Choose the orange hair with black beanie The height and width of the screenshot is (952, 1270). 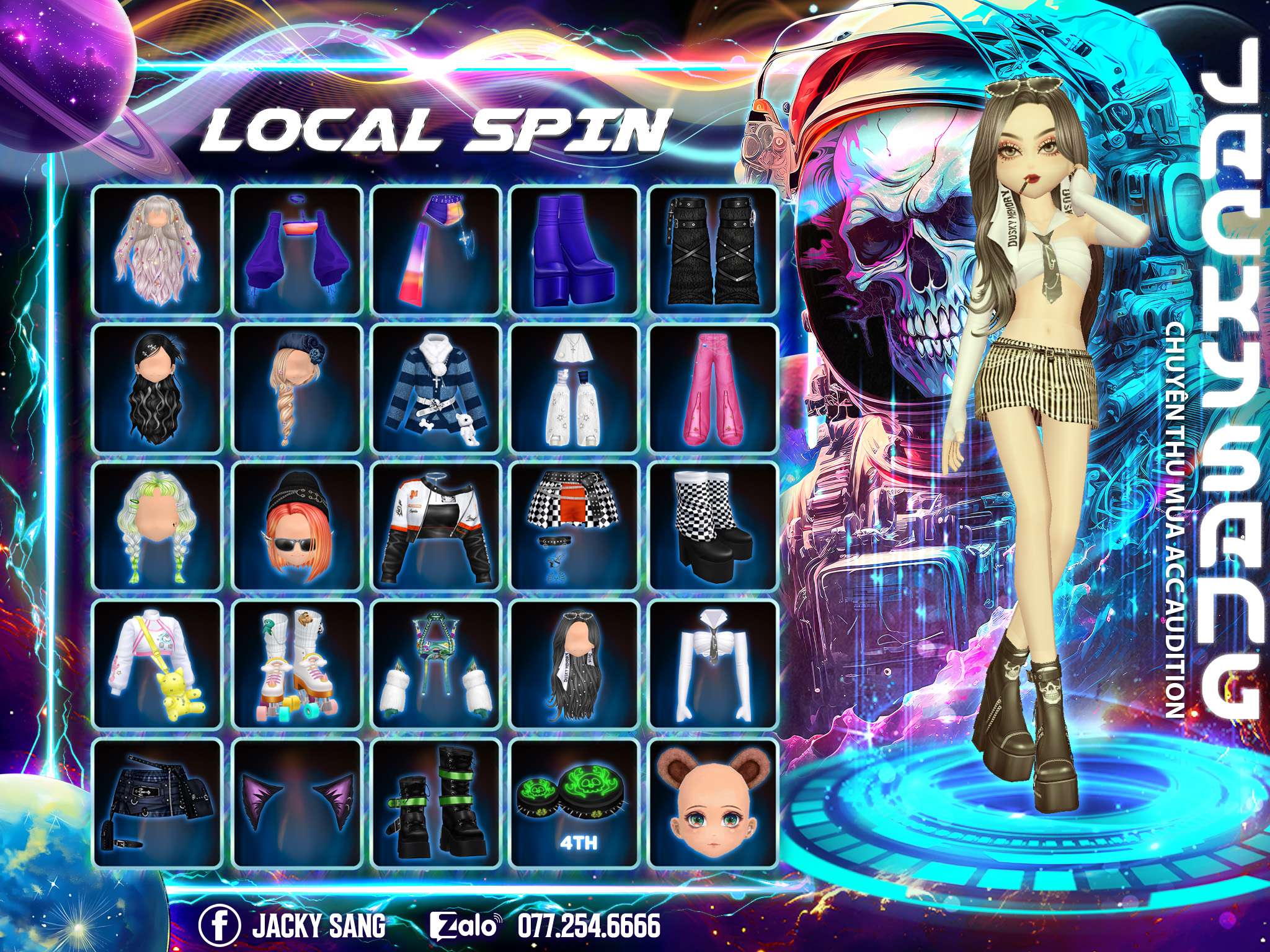click(x=296, y=526)
